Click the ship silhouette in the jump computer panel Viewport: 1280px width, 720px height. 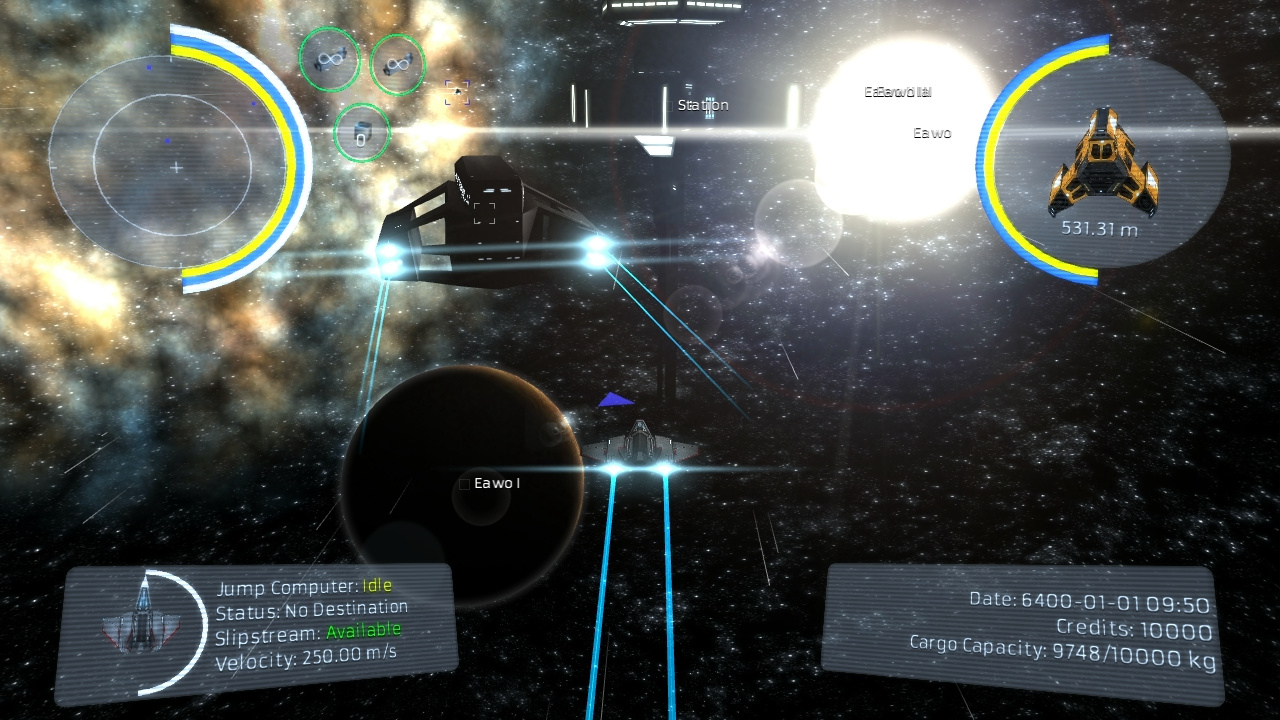(x=143, y=618)
